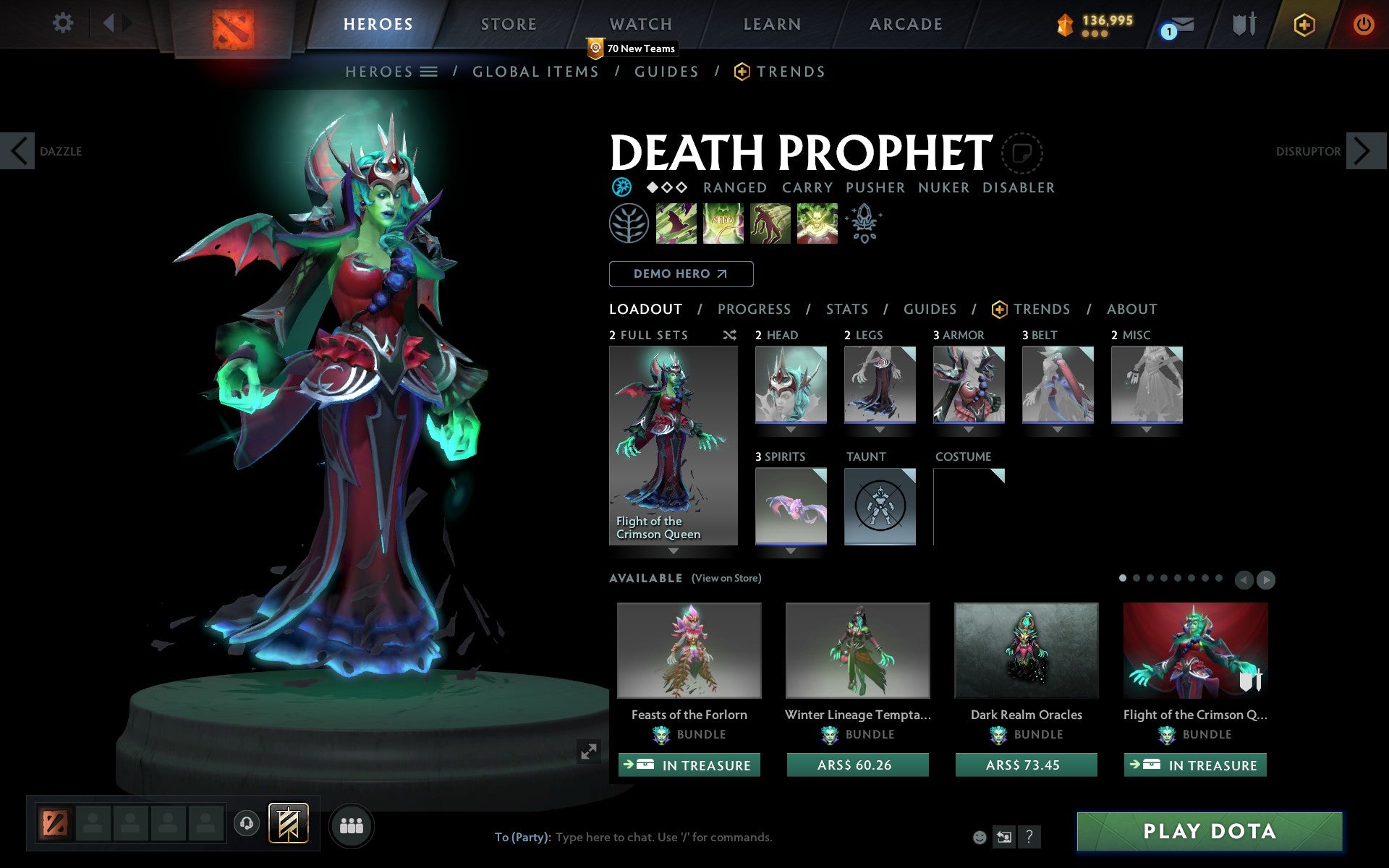View the Exorcism ability icon
The height and width of the screenshot is (868, 1389).
817,224
